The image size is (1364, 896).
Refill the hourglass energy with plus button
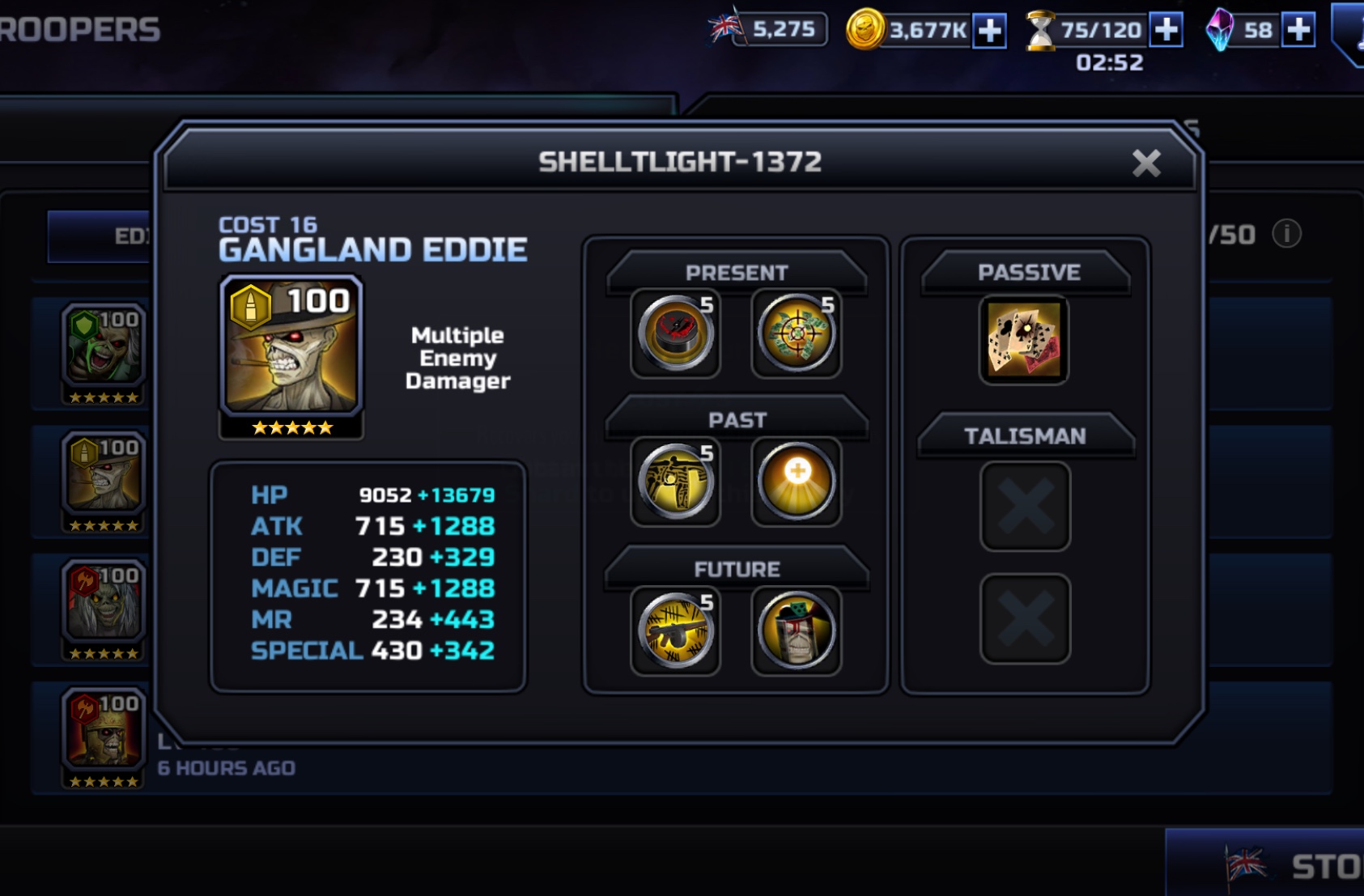pyautogui.click(x=1166, y=30)
